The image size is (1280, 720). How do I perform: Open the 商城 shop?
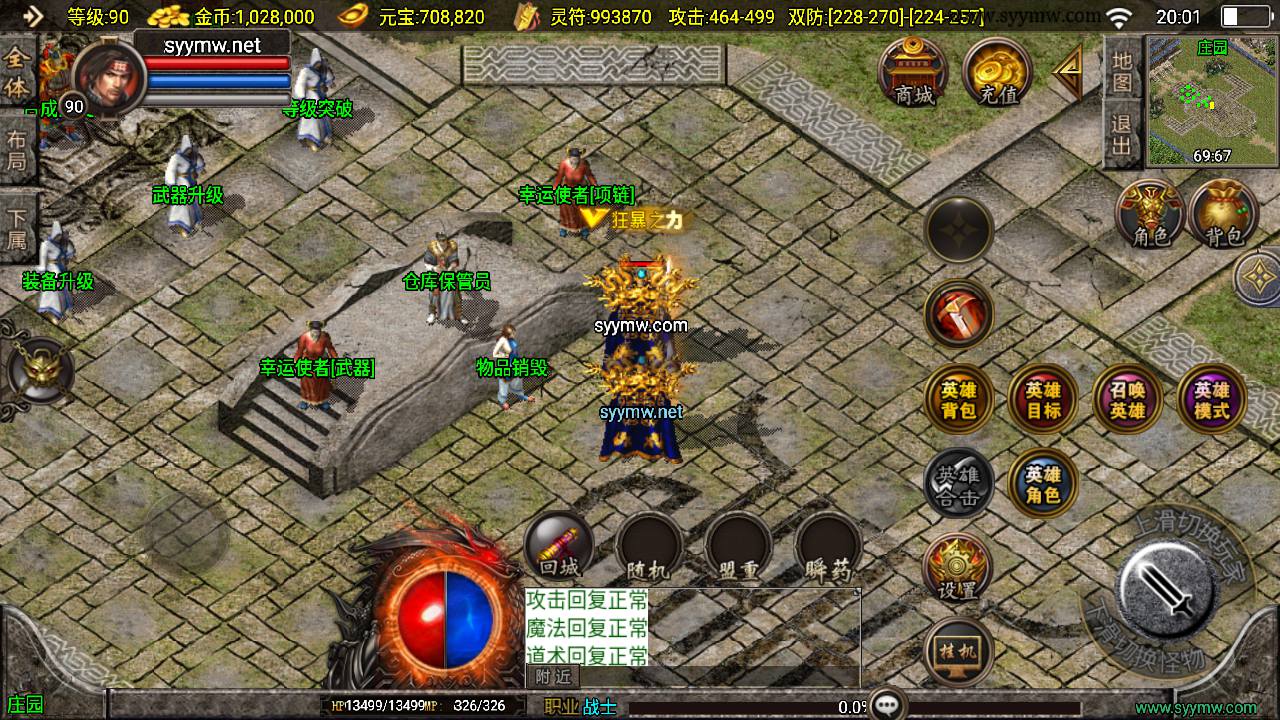913,70
